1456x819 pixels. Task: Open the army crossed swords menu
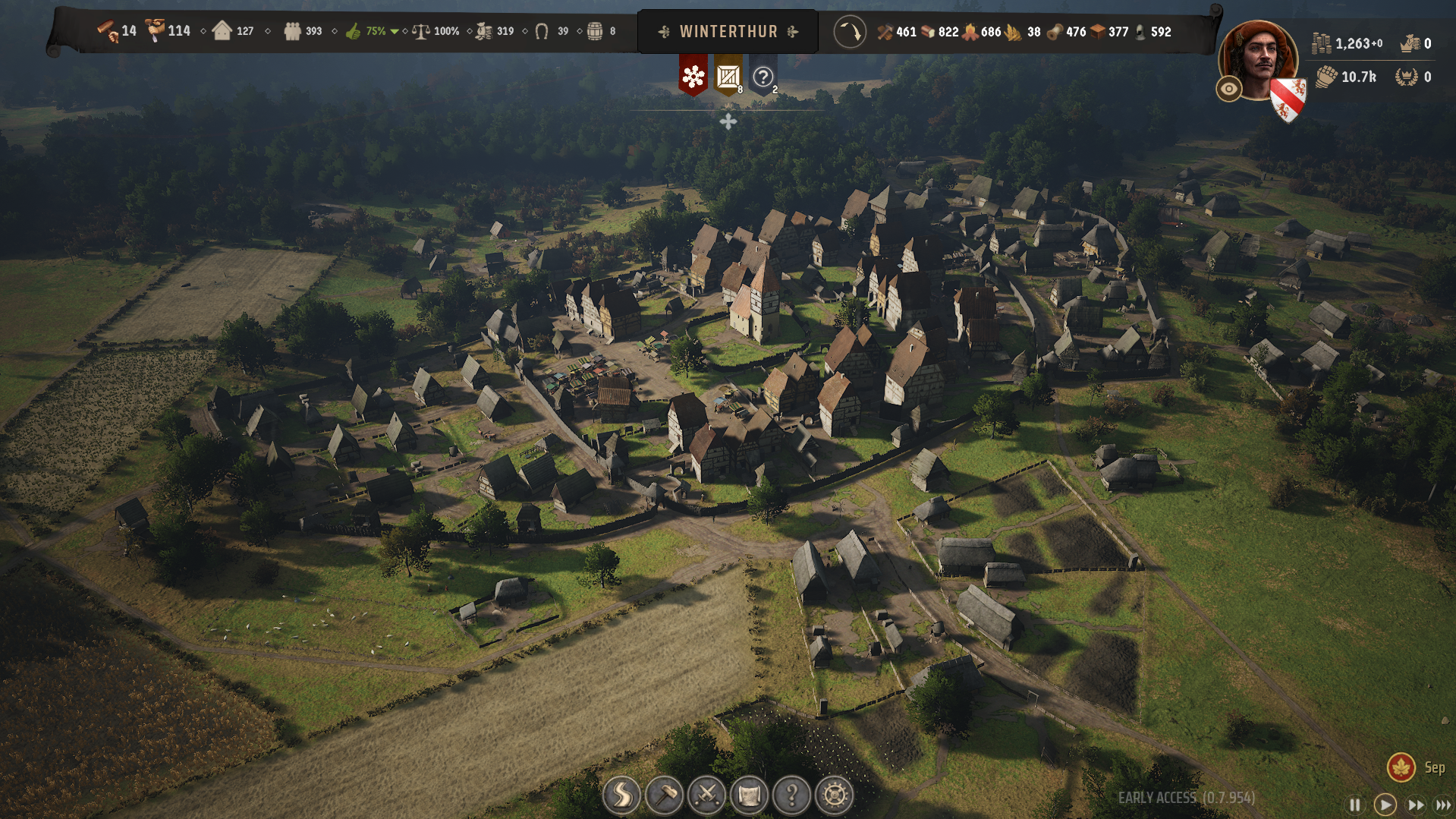[x=707, y=795]
